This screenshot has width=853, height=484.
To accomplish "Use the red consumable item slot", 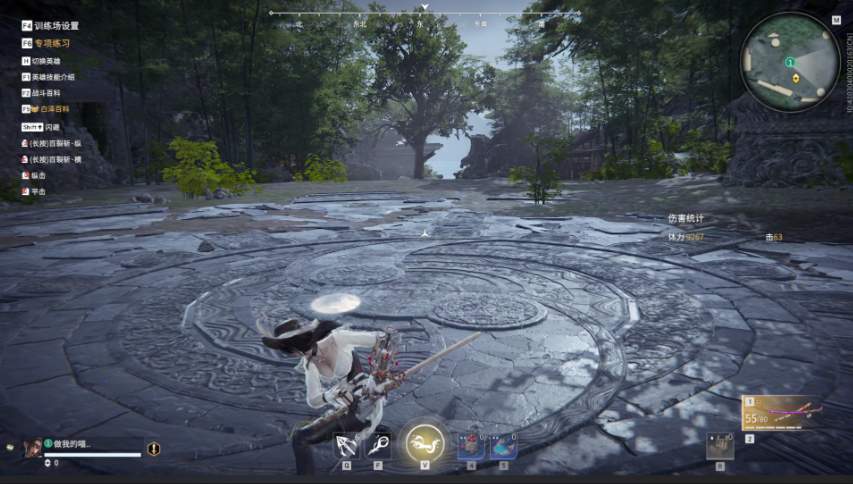I will pos(471,445).
